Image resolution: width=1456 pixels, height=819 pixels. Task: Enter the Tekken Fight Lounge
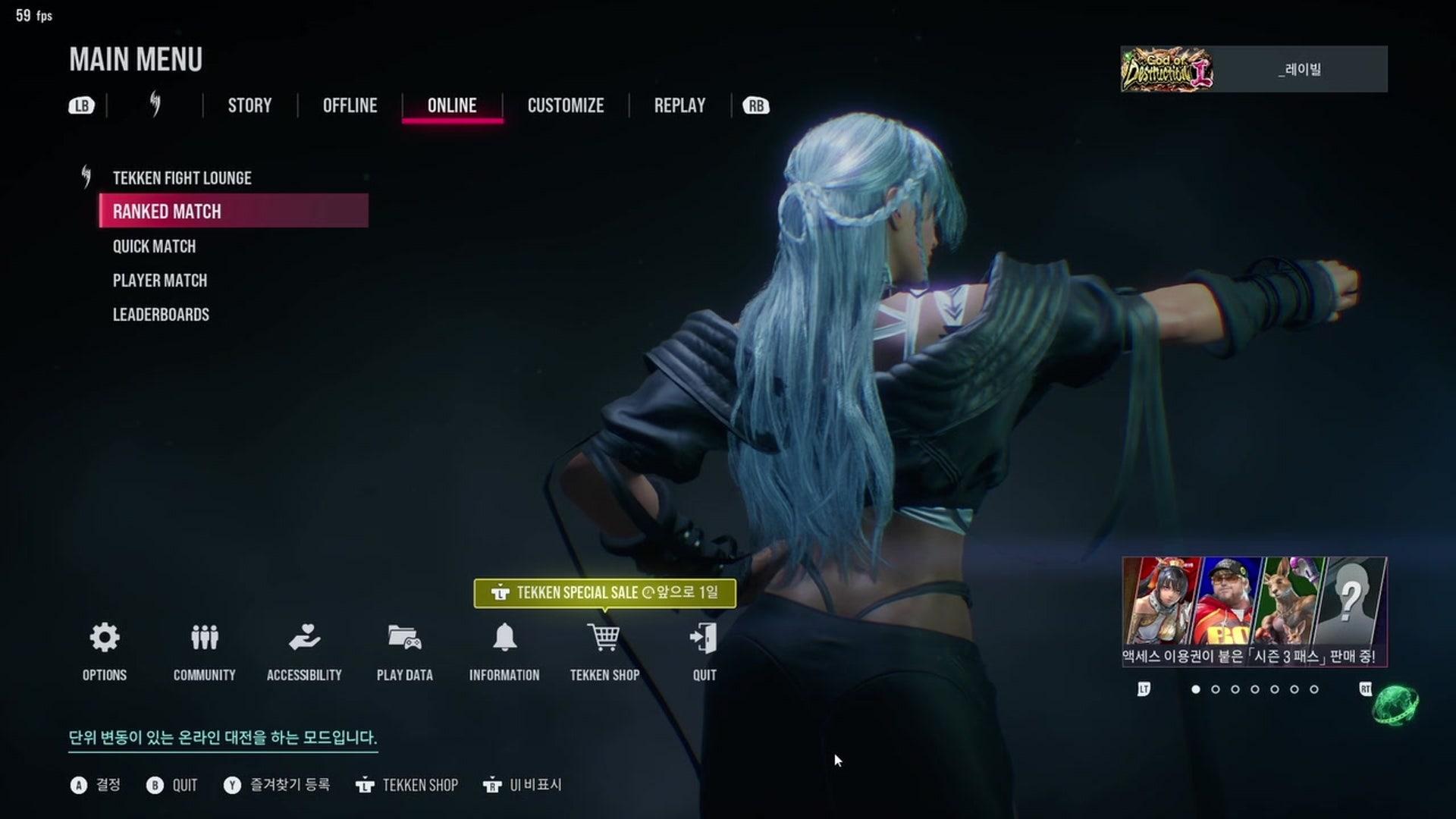pos(182,178)
